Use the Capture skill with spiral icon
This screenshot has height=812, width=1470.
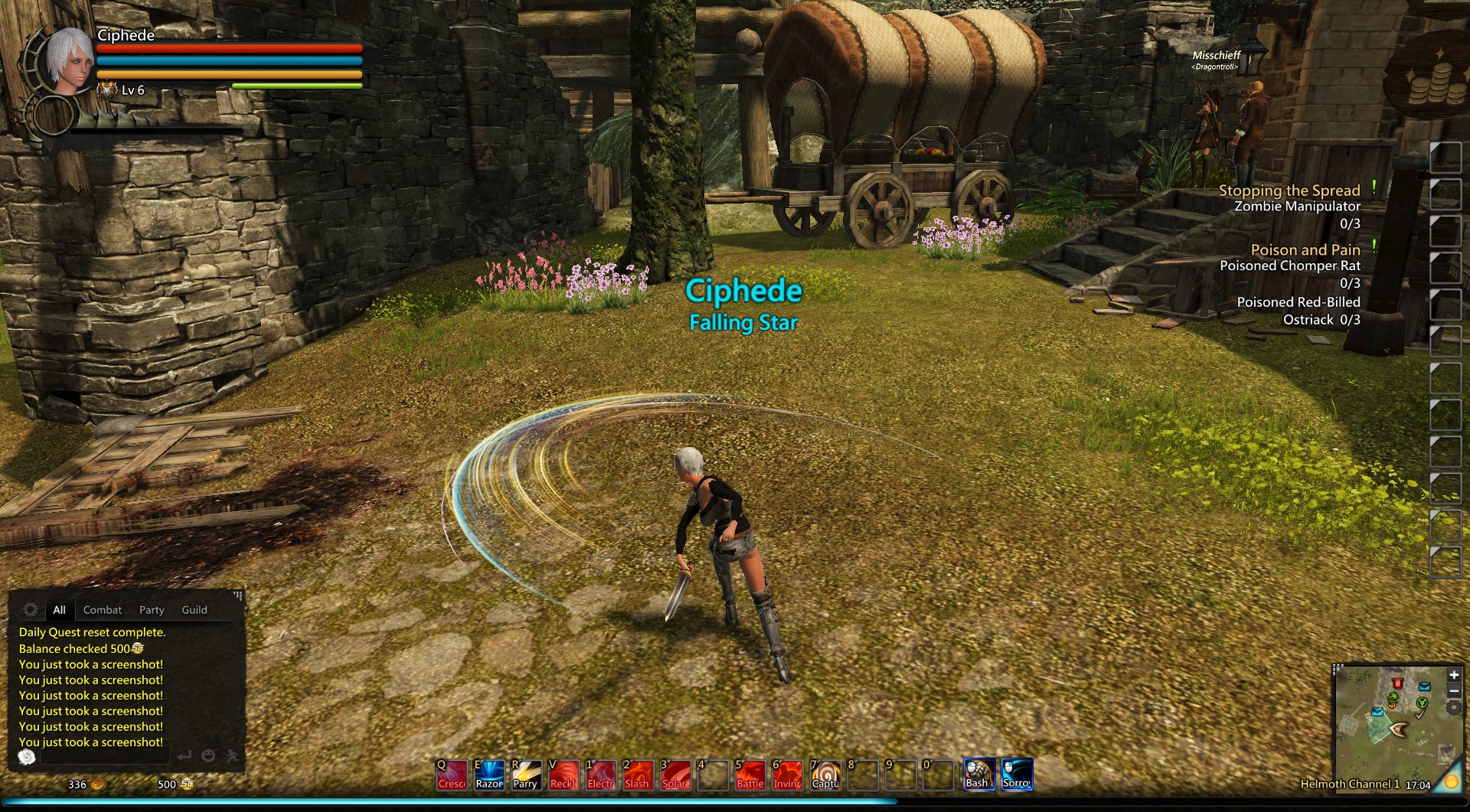click(x=825, y=774)
